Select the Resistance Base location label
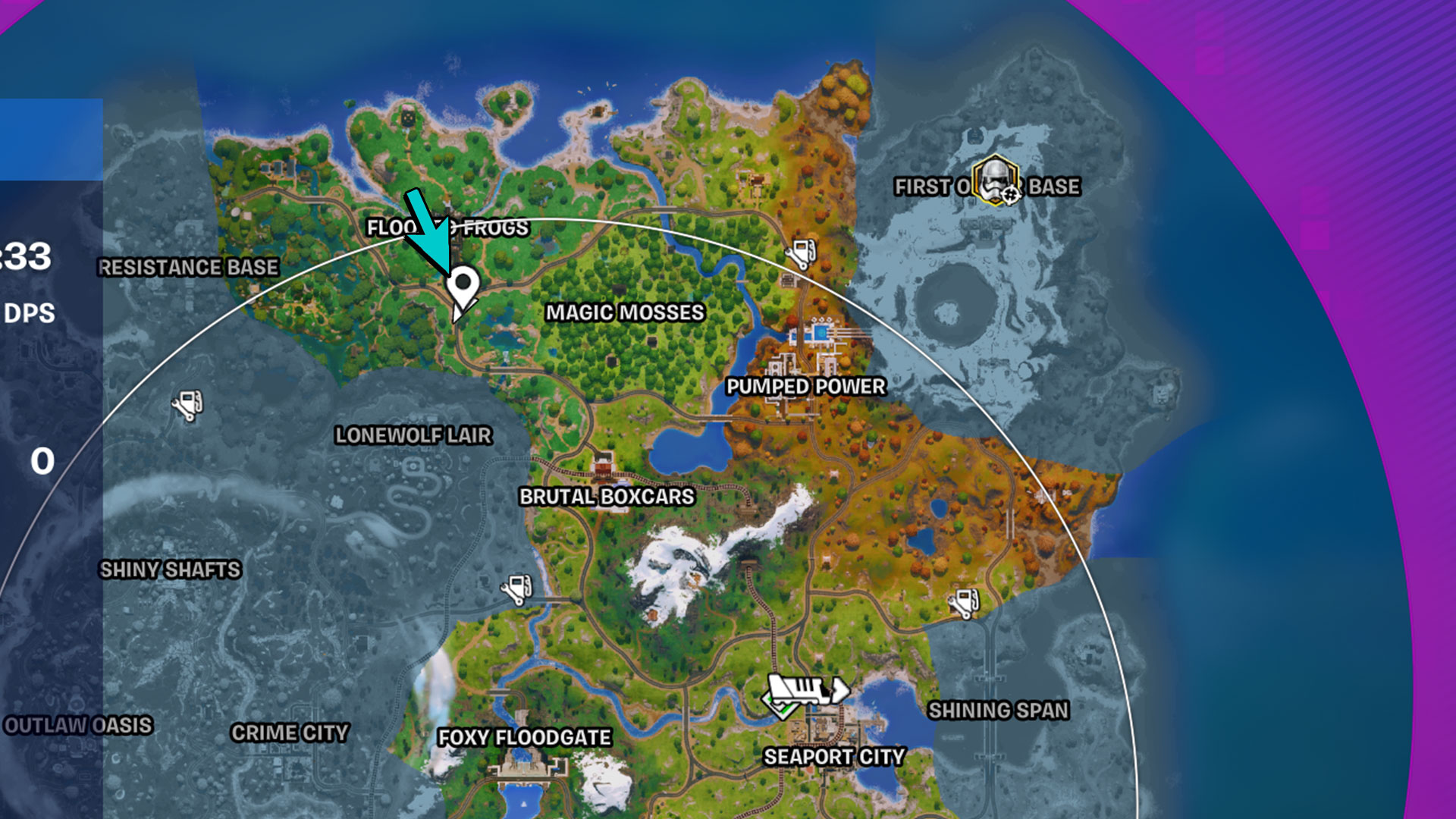This screenshot has height=819, width=1456. coord(188,268)
